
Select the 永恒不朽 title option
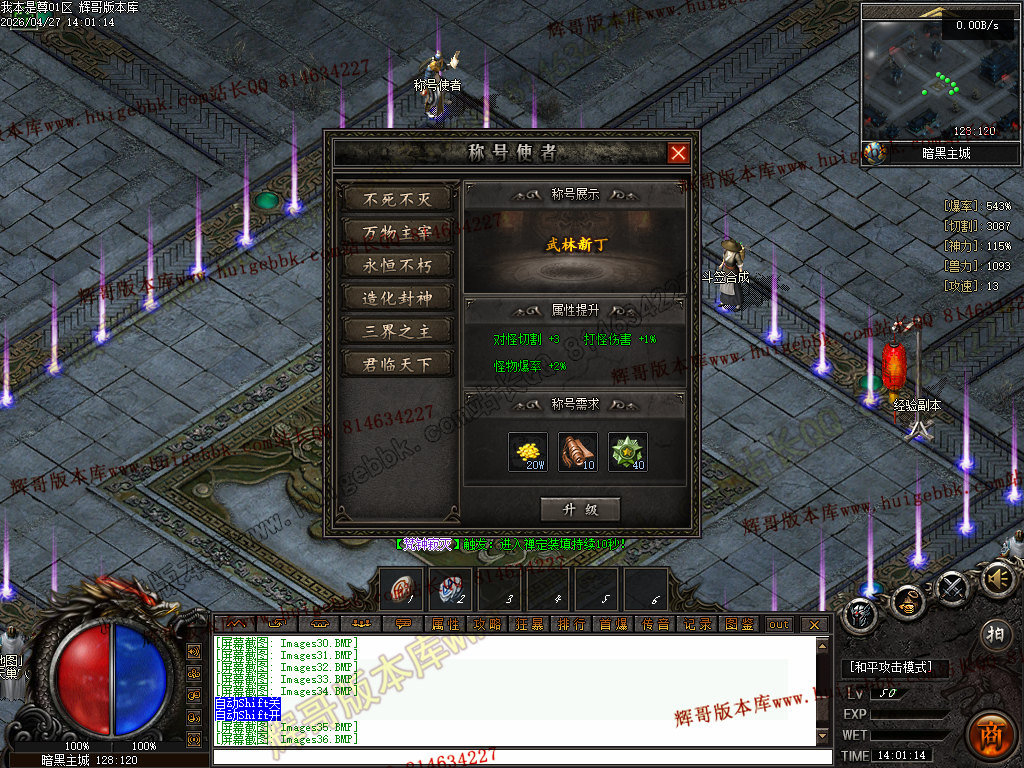click(397, 265)
